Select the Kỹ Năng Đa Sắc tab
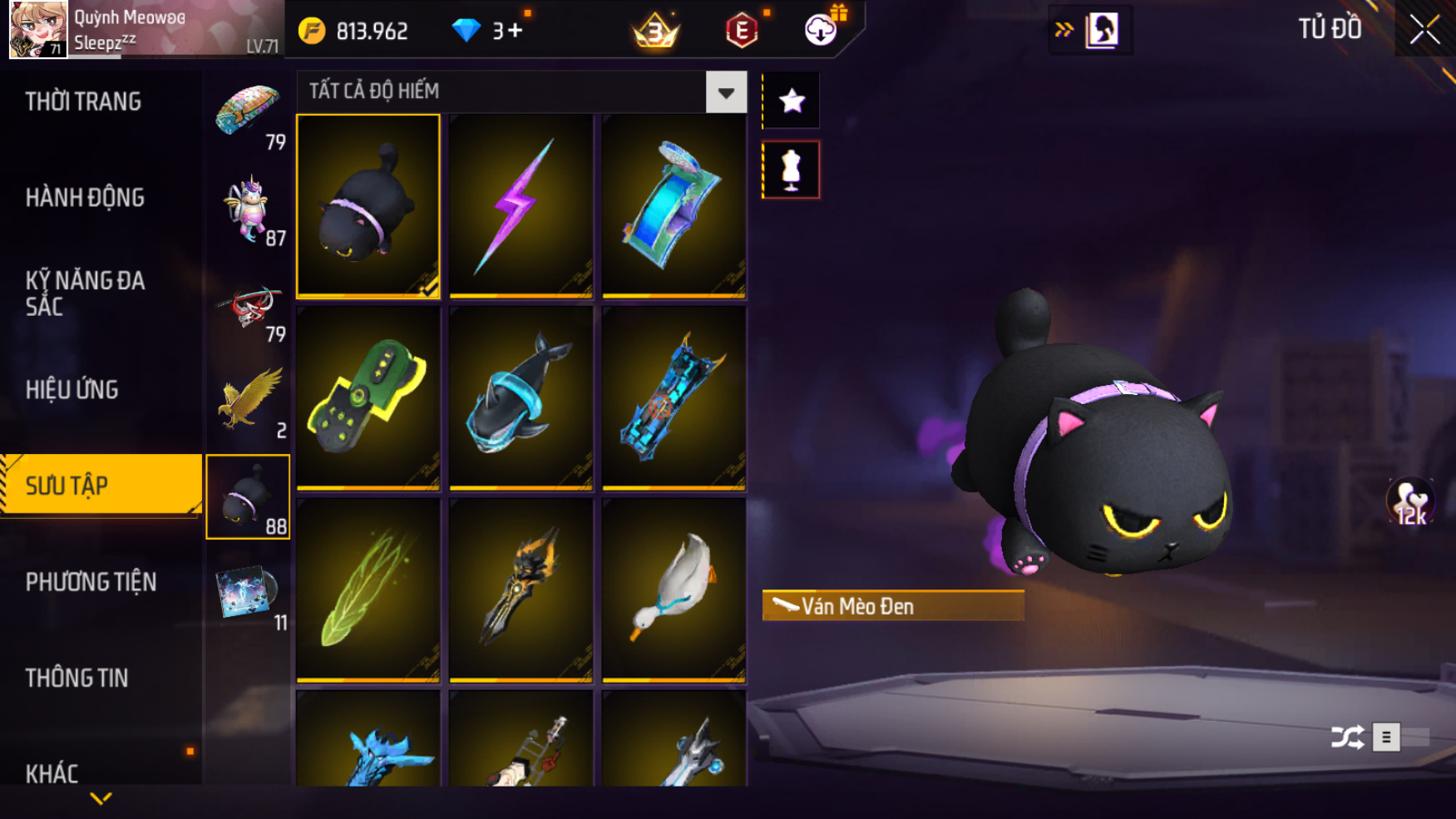 click(x=85, y=294)
